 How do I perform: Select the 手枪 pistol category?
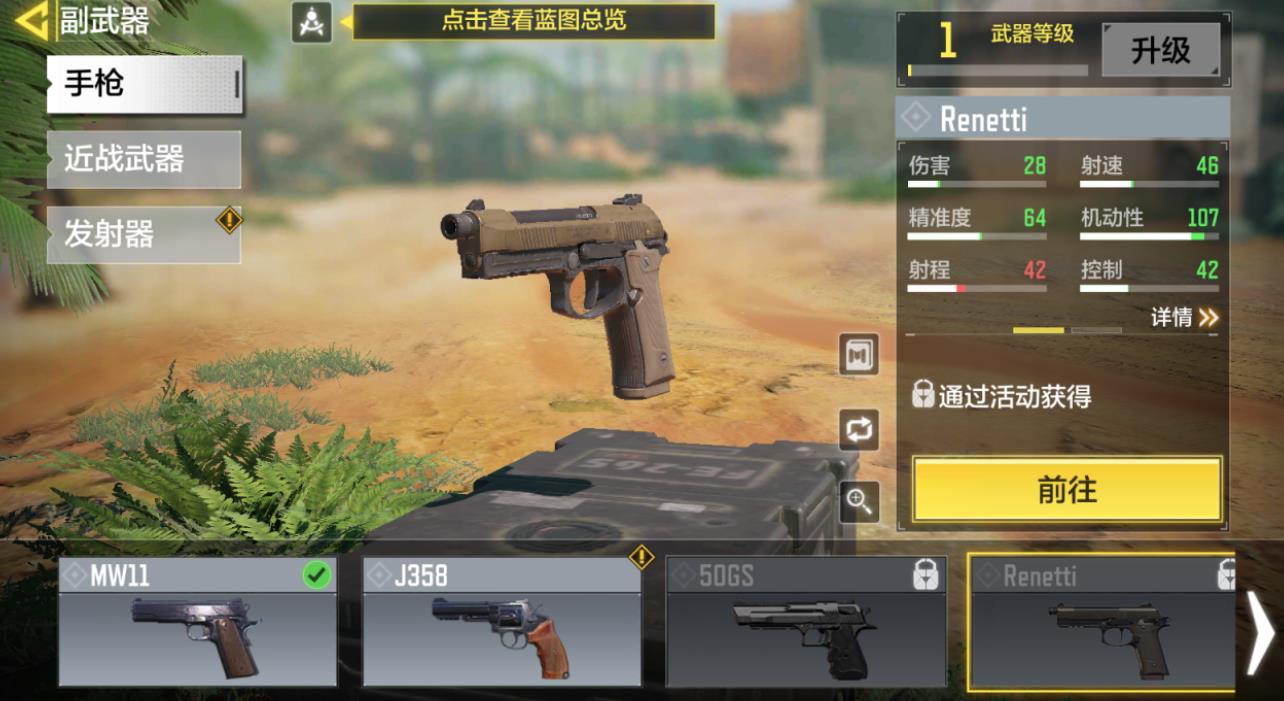point(144,84)
